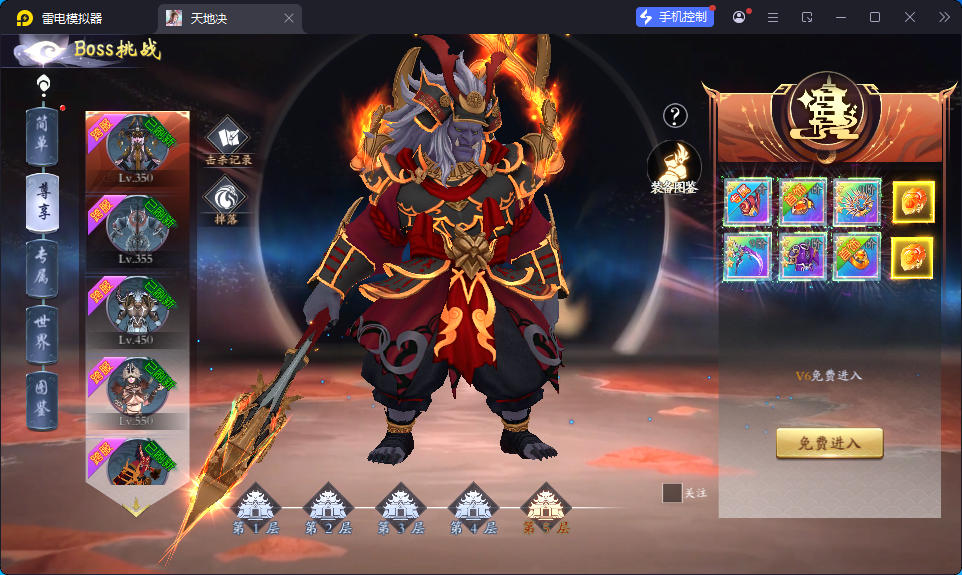
Task: Pick the Lv.550 boss portrait
Action: tap(136, 388)
